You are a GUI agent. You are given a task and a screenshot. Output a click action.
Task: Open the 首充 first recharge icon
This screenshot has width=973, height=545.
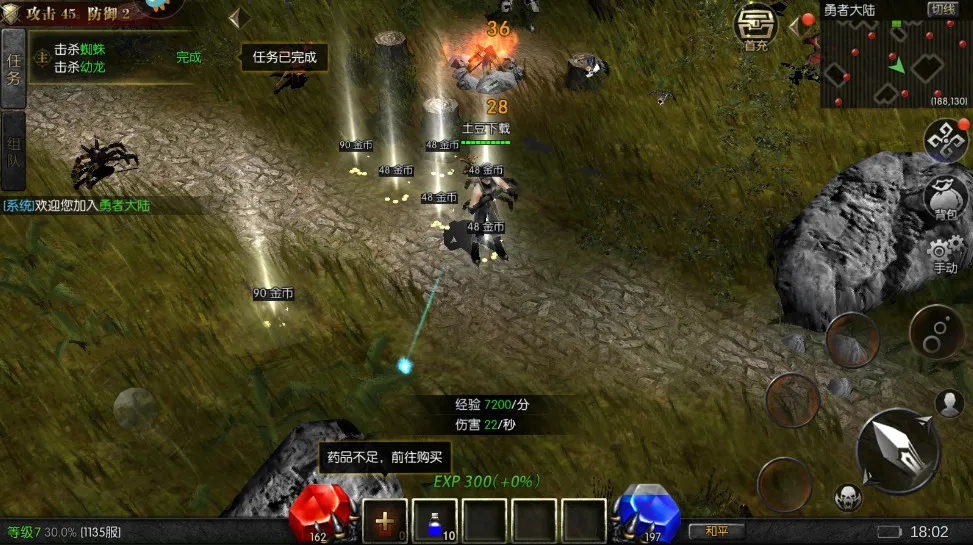tap(757, 27)
